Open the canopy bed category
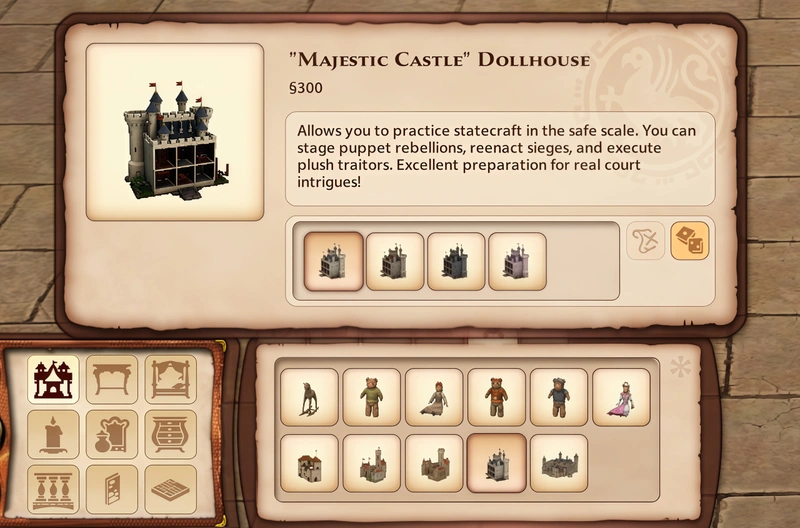Screen dimensions: 800x528 tap(170, 379)
